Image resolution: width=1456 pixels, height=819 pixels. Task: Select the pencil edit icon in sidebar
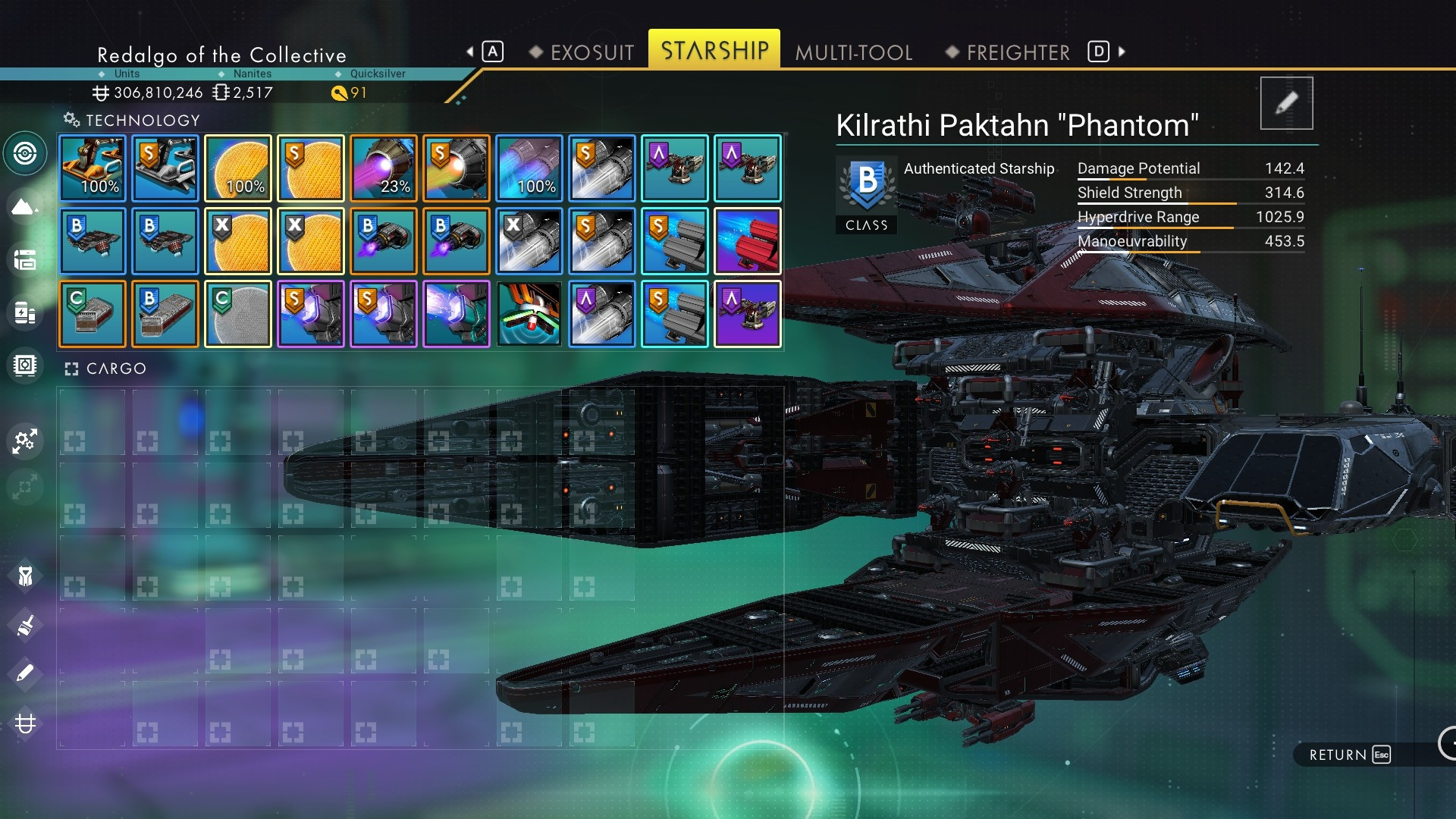click(24, 673)
